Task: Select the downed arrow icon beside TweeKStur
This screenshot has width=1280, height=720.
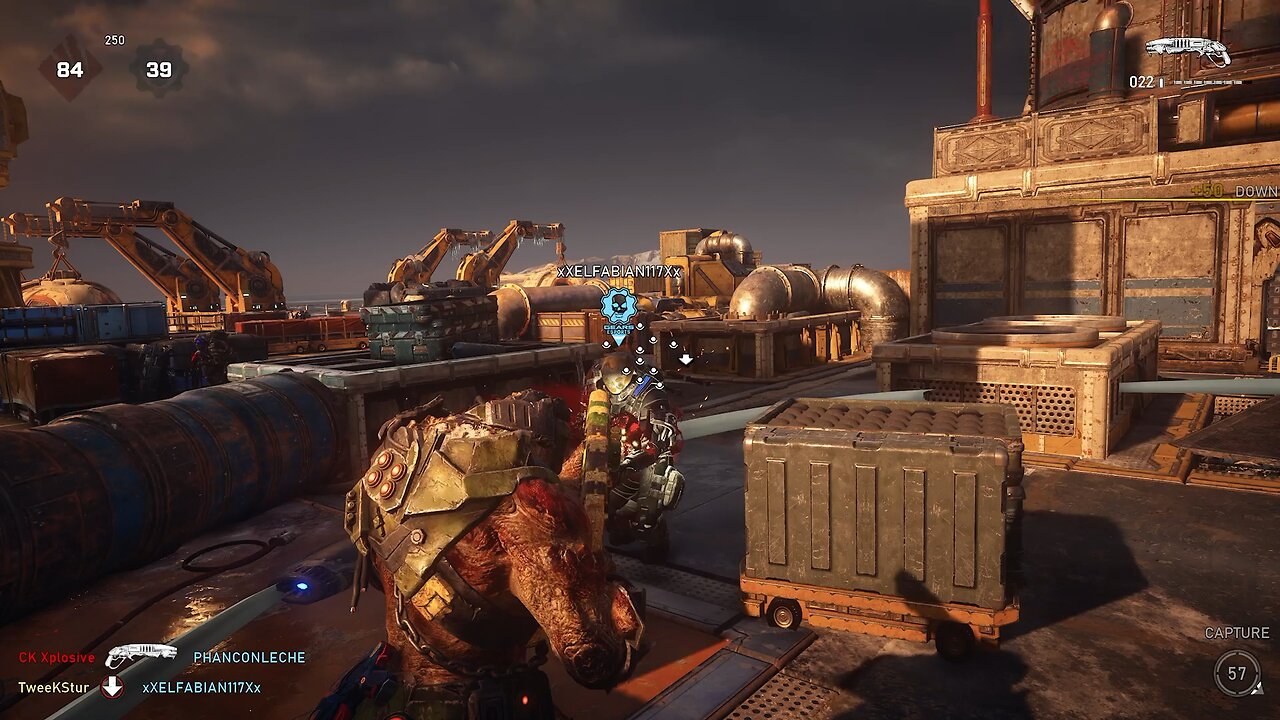Action: tap(113, 687)
